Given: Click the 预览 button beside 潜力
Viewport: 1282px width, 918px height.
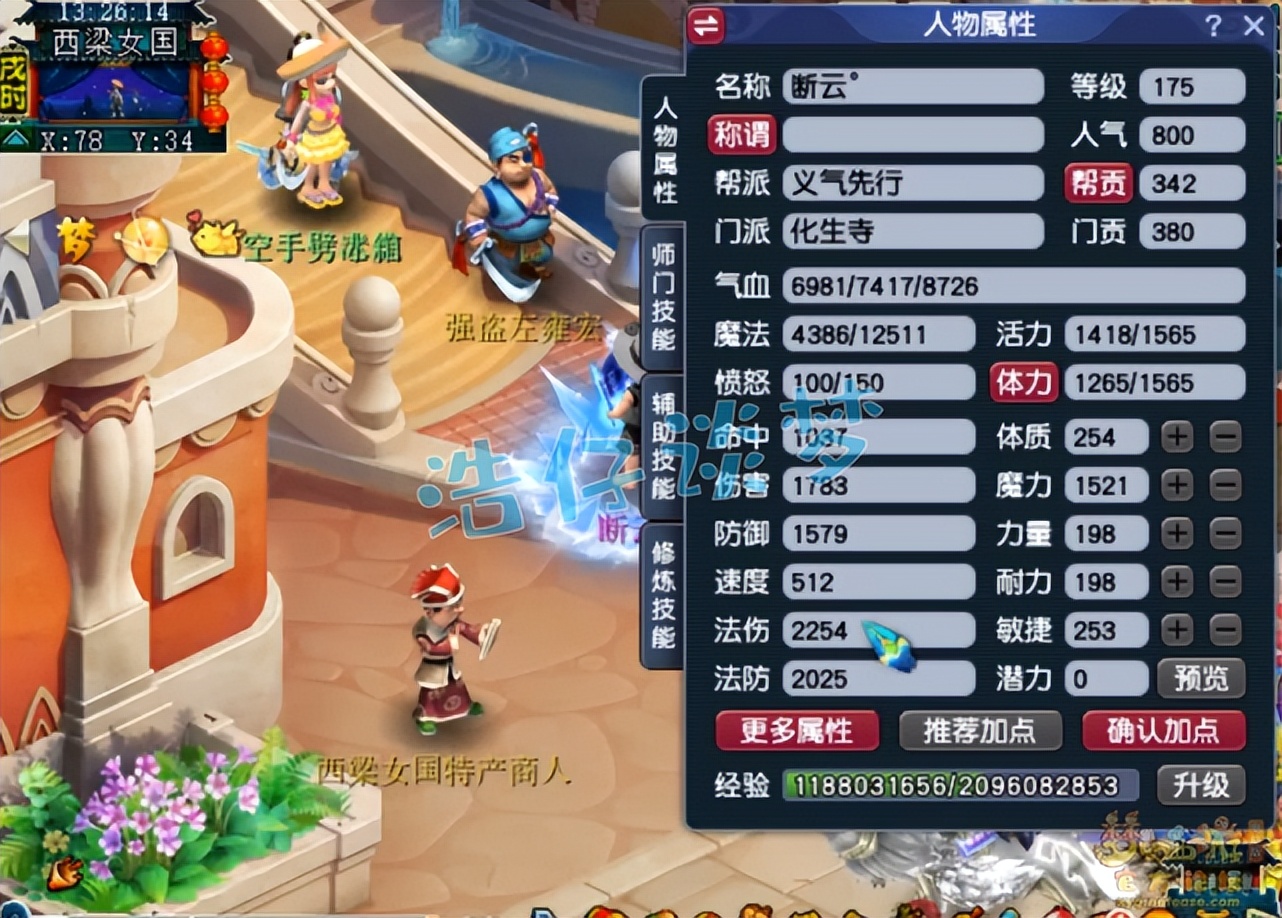Looking at the screenshot, I should (1201, 679).
